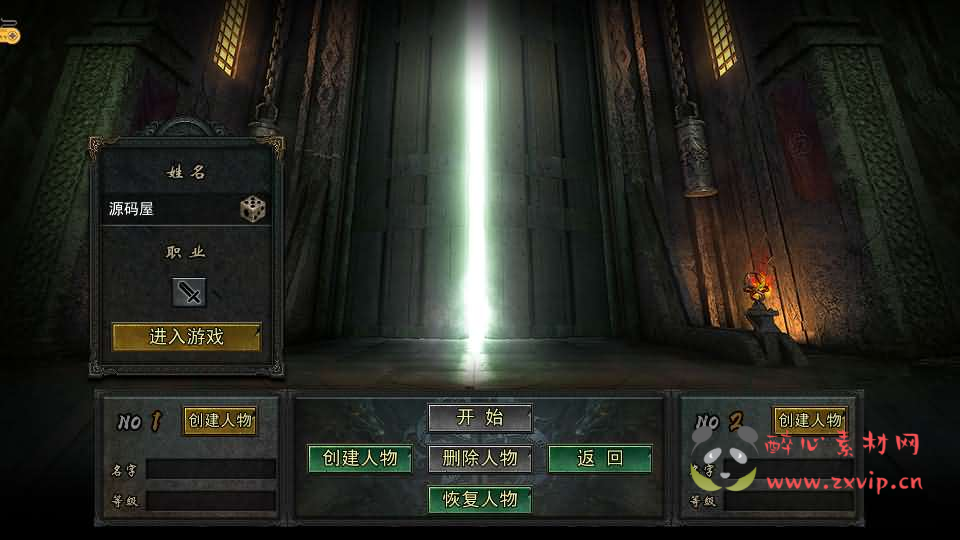Image resolution: width=960 pixels, height=540 pixels.
Task: Create a character in slot NO 1
Action: [219, 420]
